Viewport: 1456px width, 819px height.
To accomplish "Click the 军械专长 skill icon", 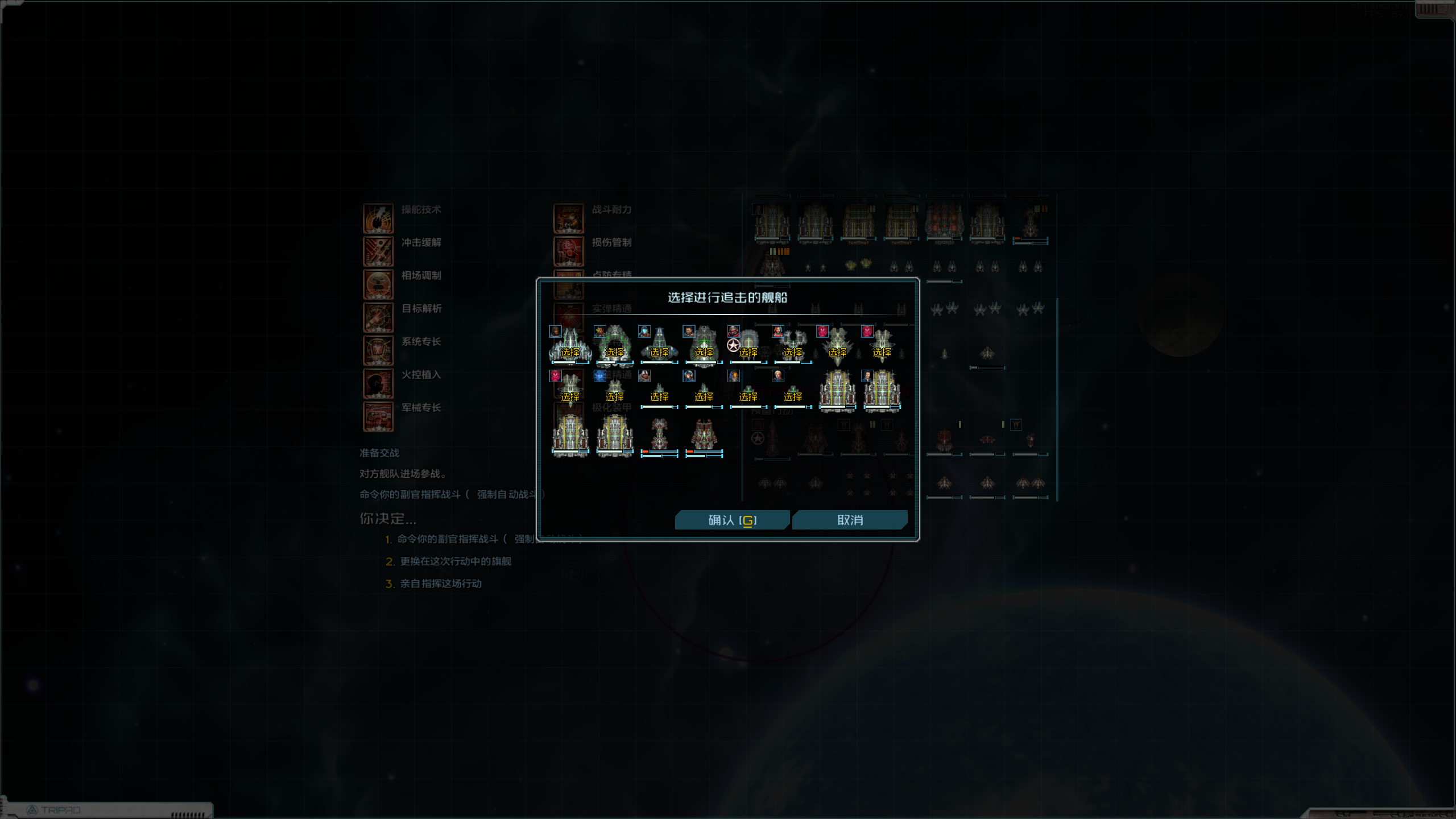I will point(378,416).
